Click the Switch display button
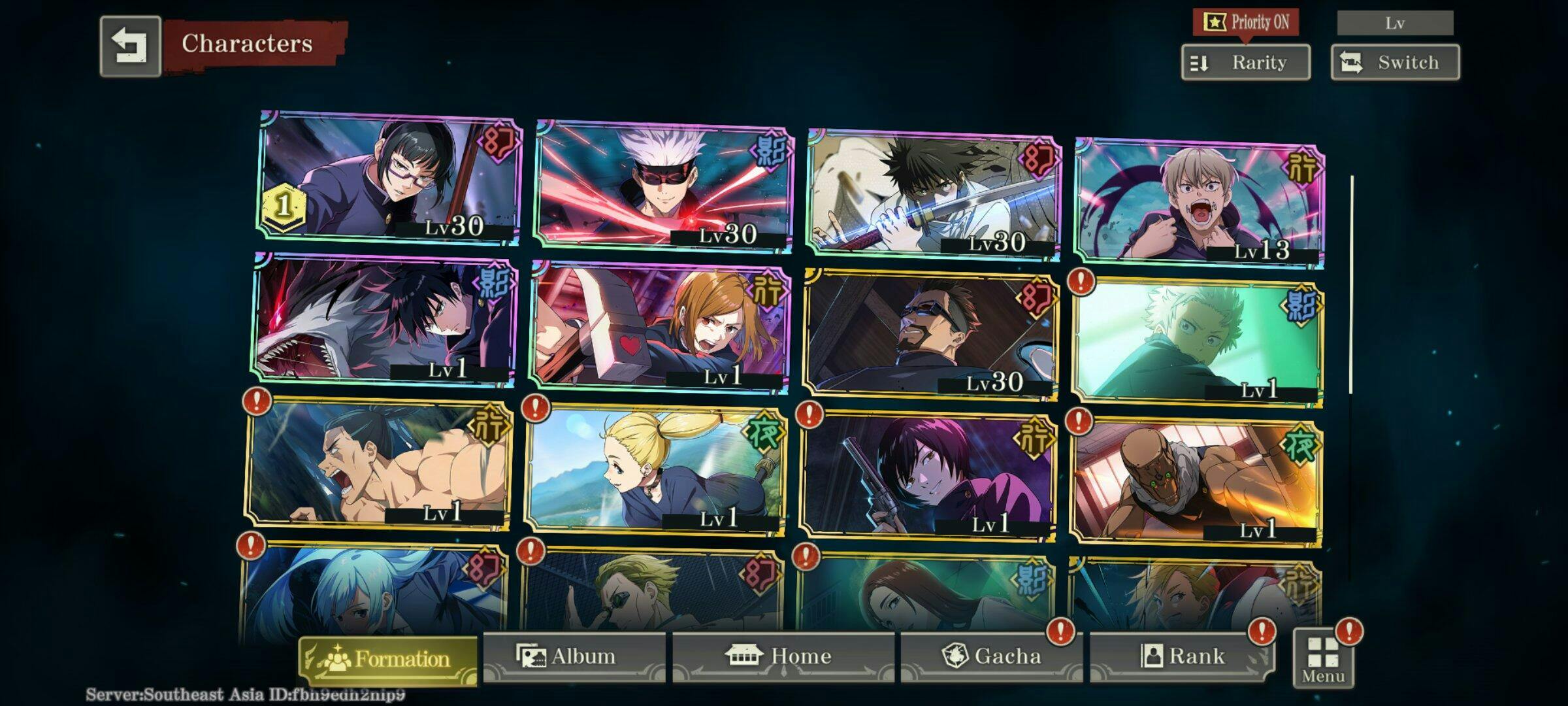This screenshot has height=706, width=1568. (x=1395, y=63)
